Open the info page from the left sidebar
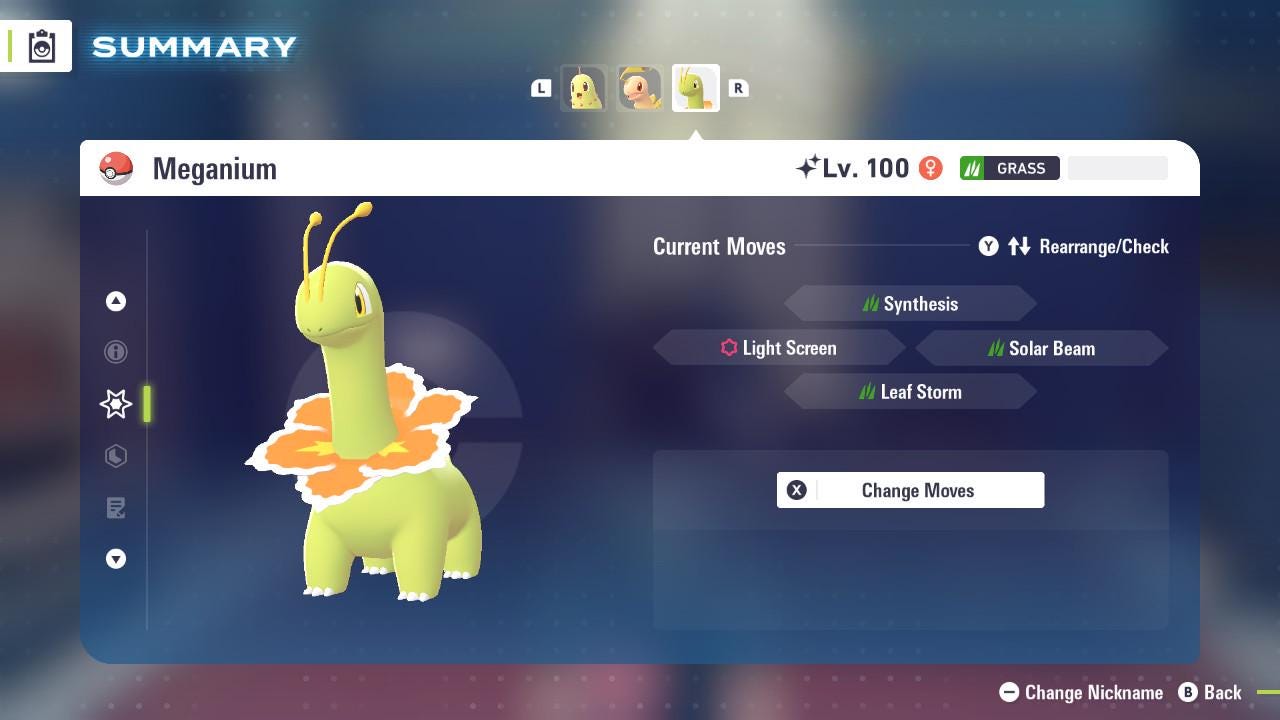 click(x=115, y=352)
